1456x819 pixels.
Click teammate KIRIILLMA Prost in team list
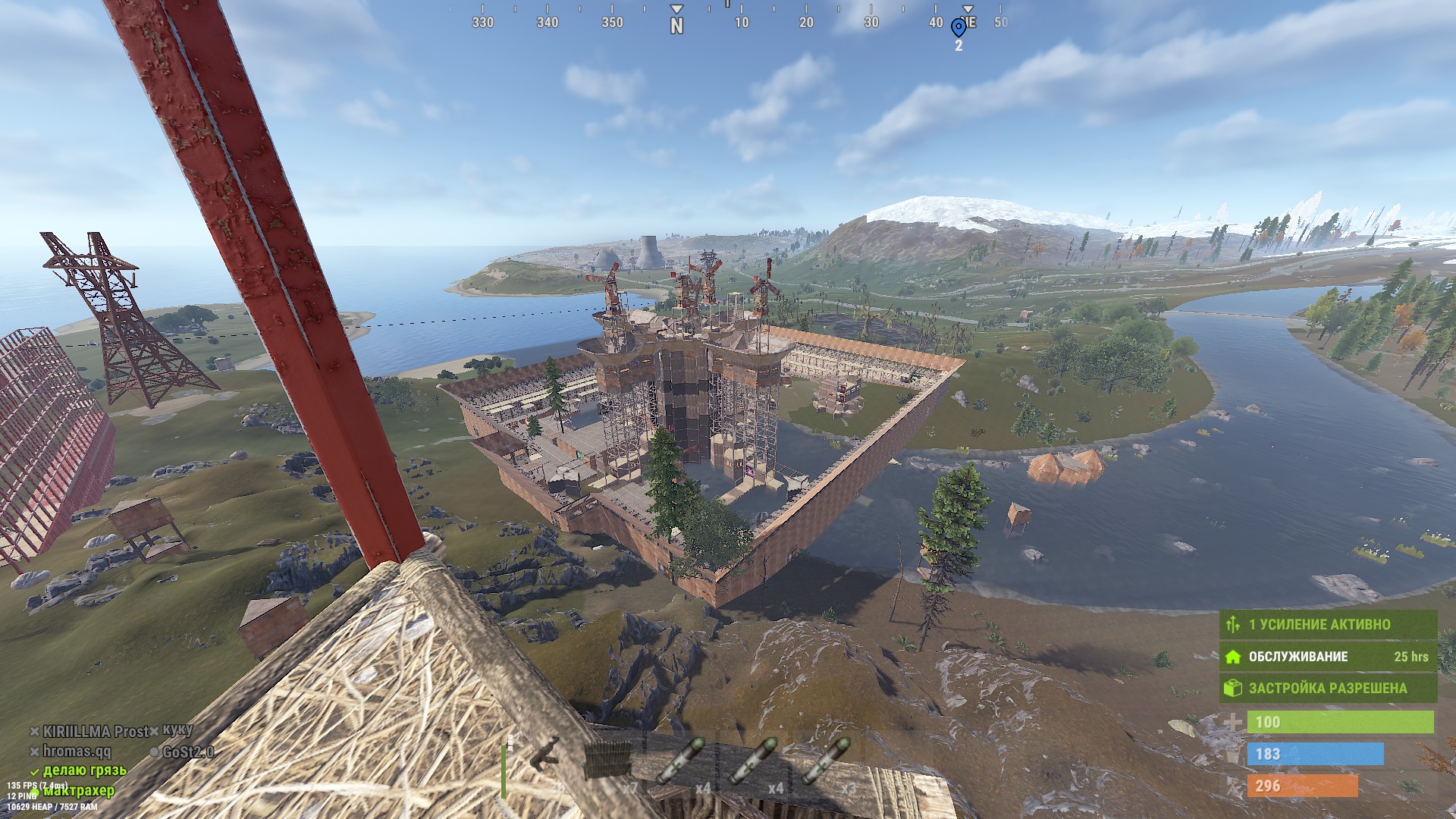[95, 732]
